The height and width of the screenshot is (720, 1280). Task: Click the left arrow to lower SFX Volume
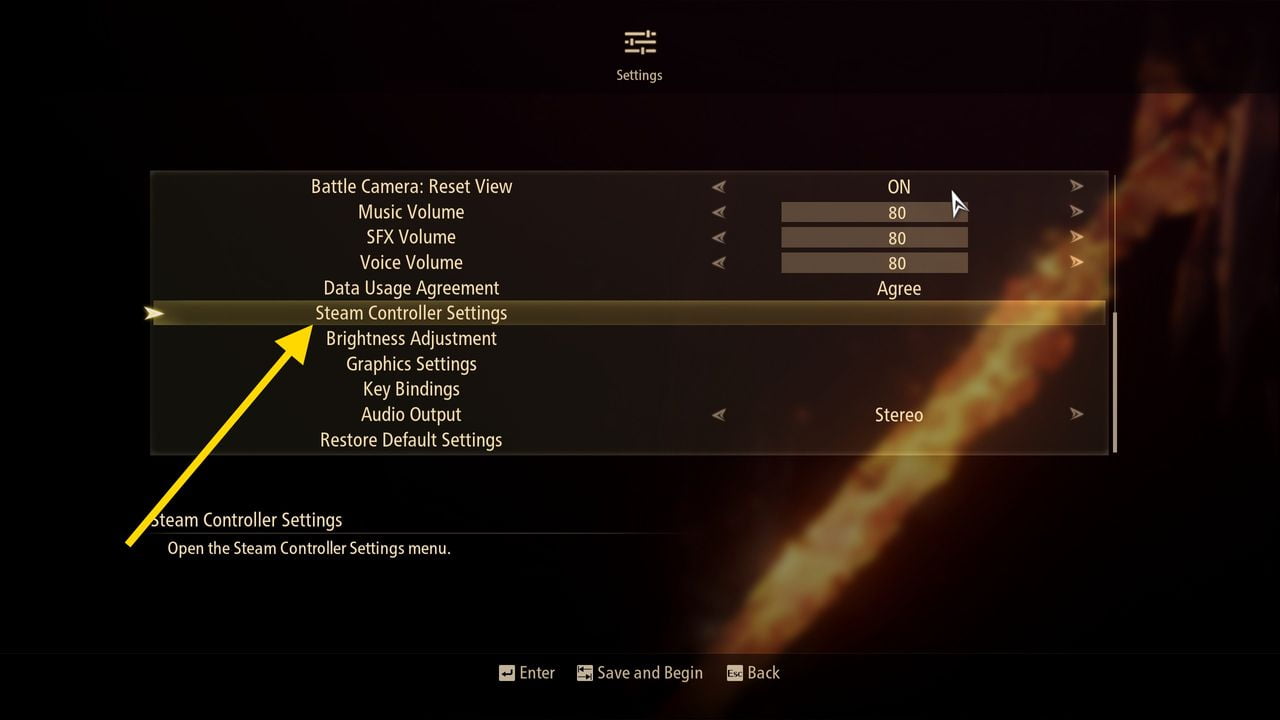pos(719,237)
